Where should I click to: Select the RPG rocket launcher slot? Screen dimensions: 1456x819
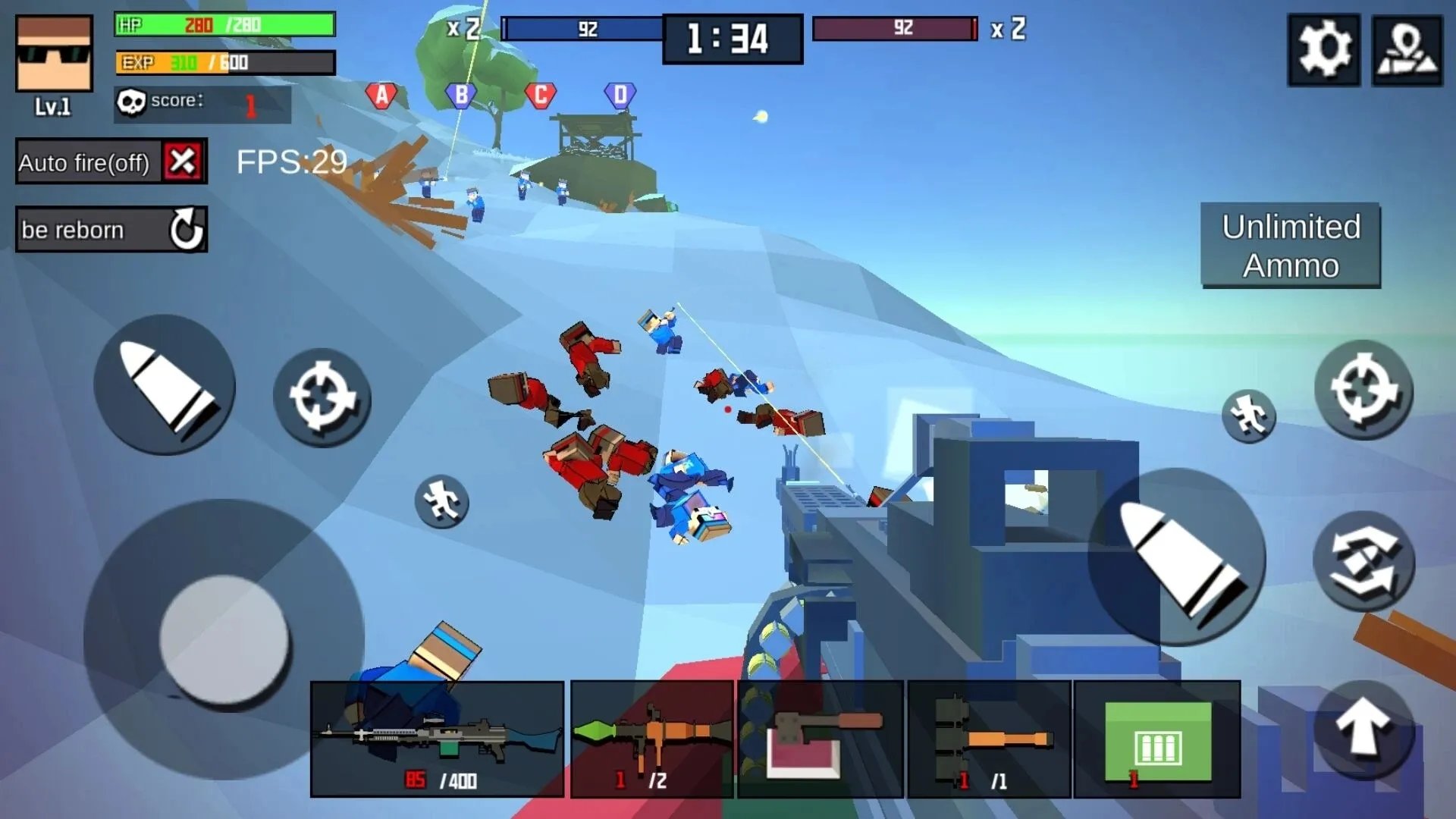pyautogui.click(x=651, y=739)
